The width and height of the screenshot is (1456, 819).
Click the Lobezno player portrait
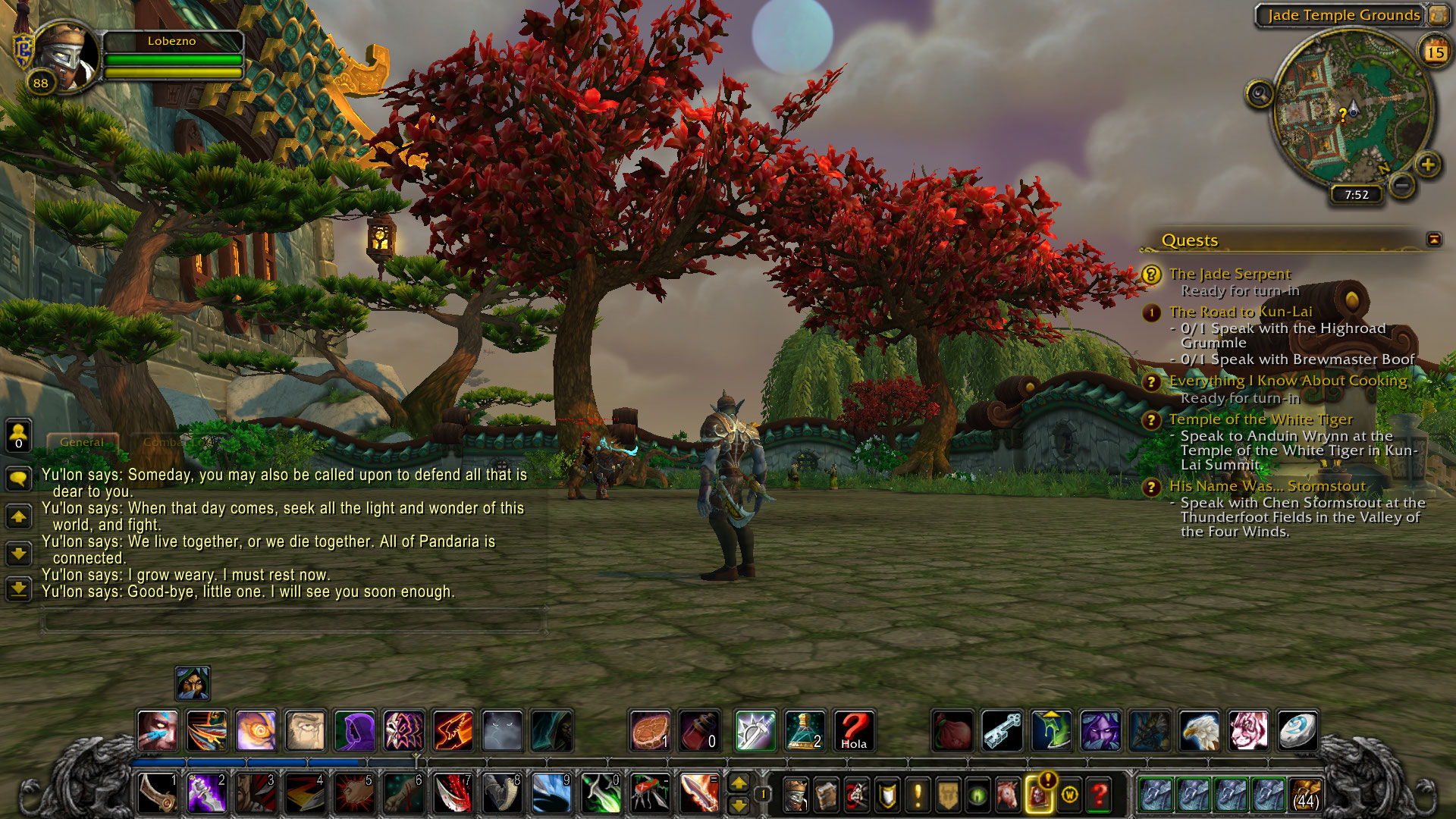coord(65,56)
